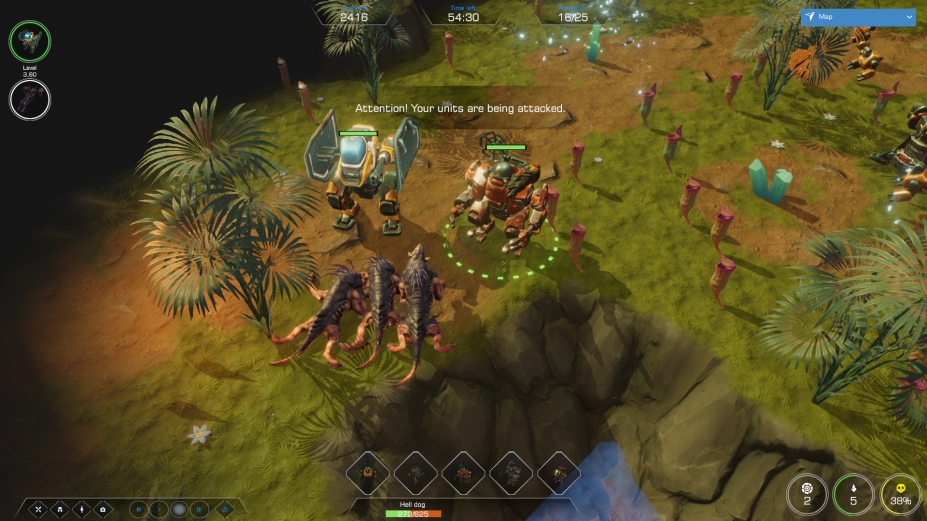Activate the fast-forward speed button

tap(200, 509)
